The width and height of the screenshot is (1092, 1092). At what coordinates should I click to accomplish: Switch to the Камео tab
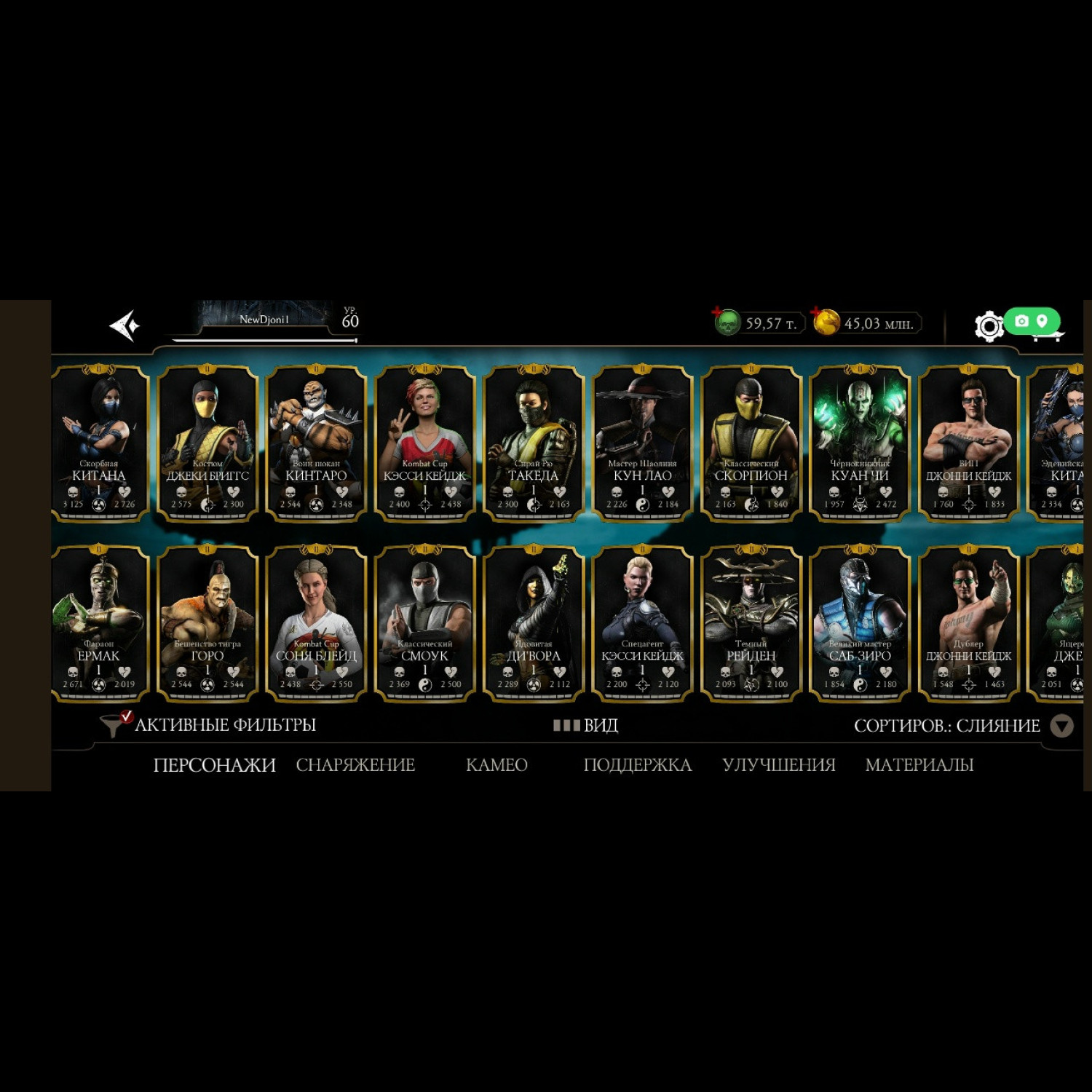(x=496, y=765)
